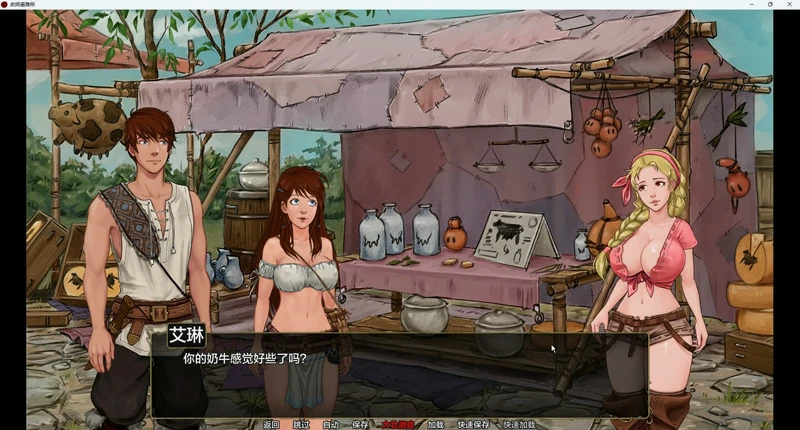Screen dimensions: 800x430
Task: Select the red highlighted quick menu entry
Action: point(397,424)
